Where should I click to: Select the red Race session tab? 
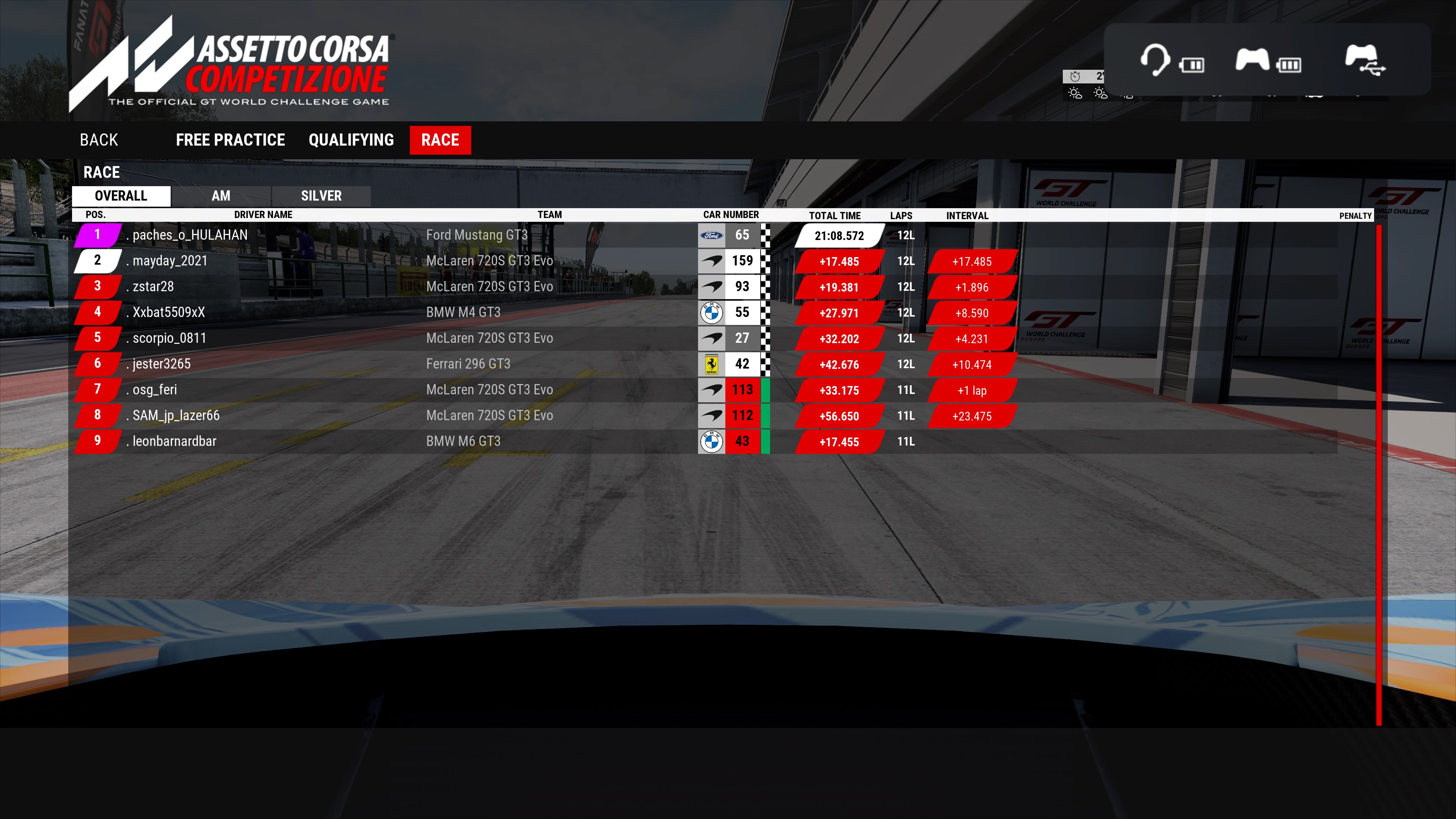point(440,140)
